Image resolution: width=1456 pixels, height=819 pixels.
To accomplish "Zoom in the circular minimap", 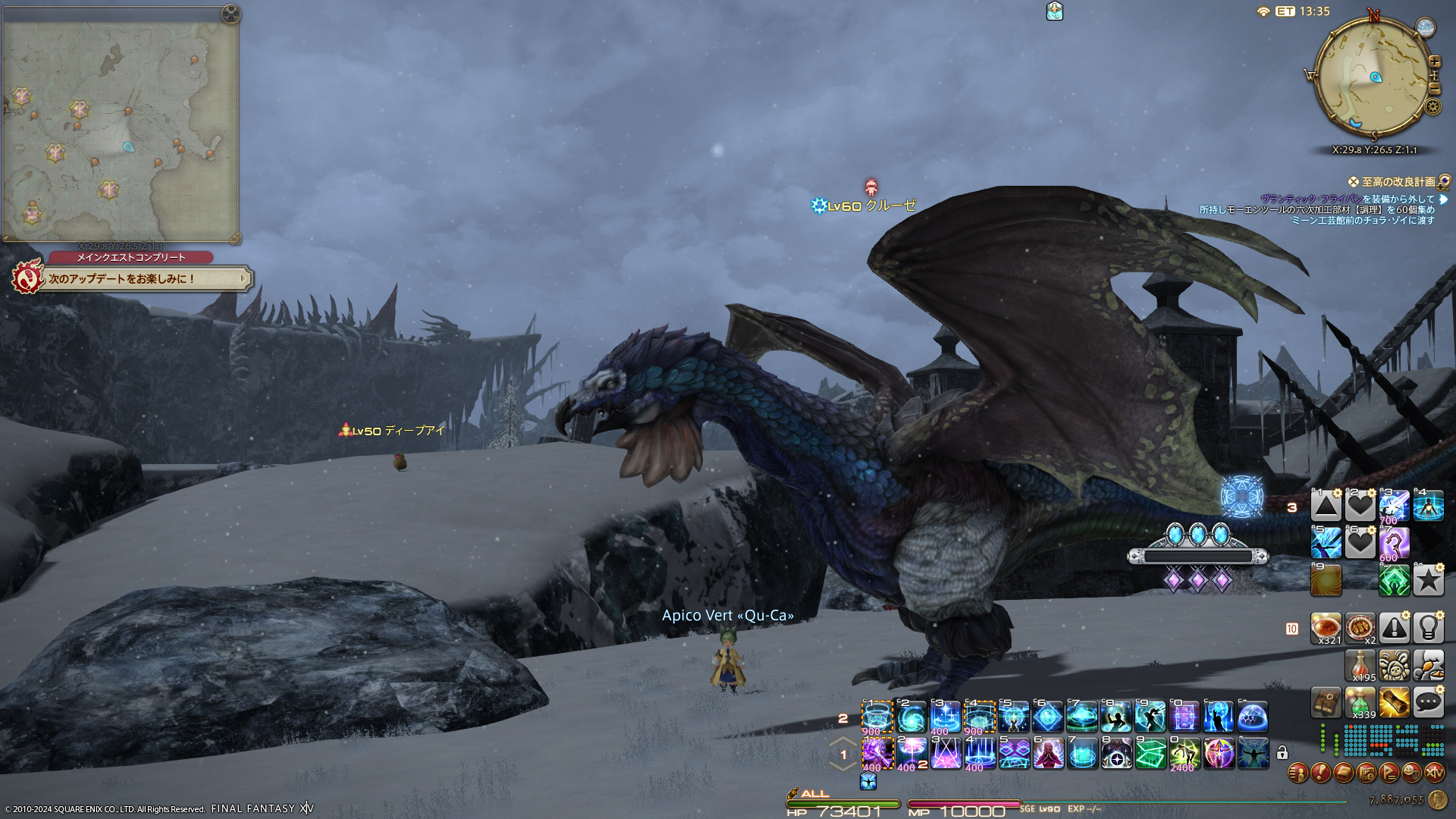I will [x=1434, y=61].
